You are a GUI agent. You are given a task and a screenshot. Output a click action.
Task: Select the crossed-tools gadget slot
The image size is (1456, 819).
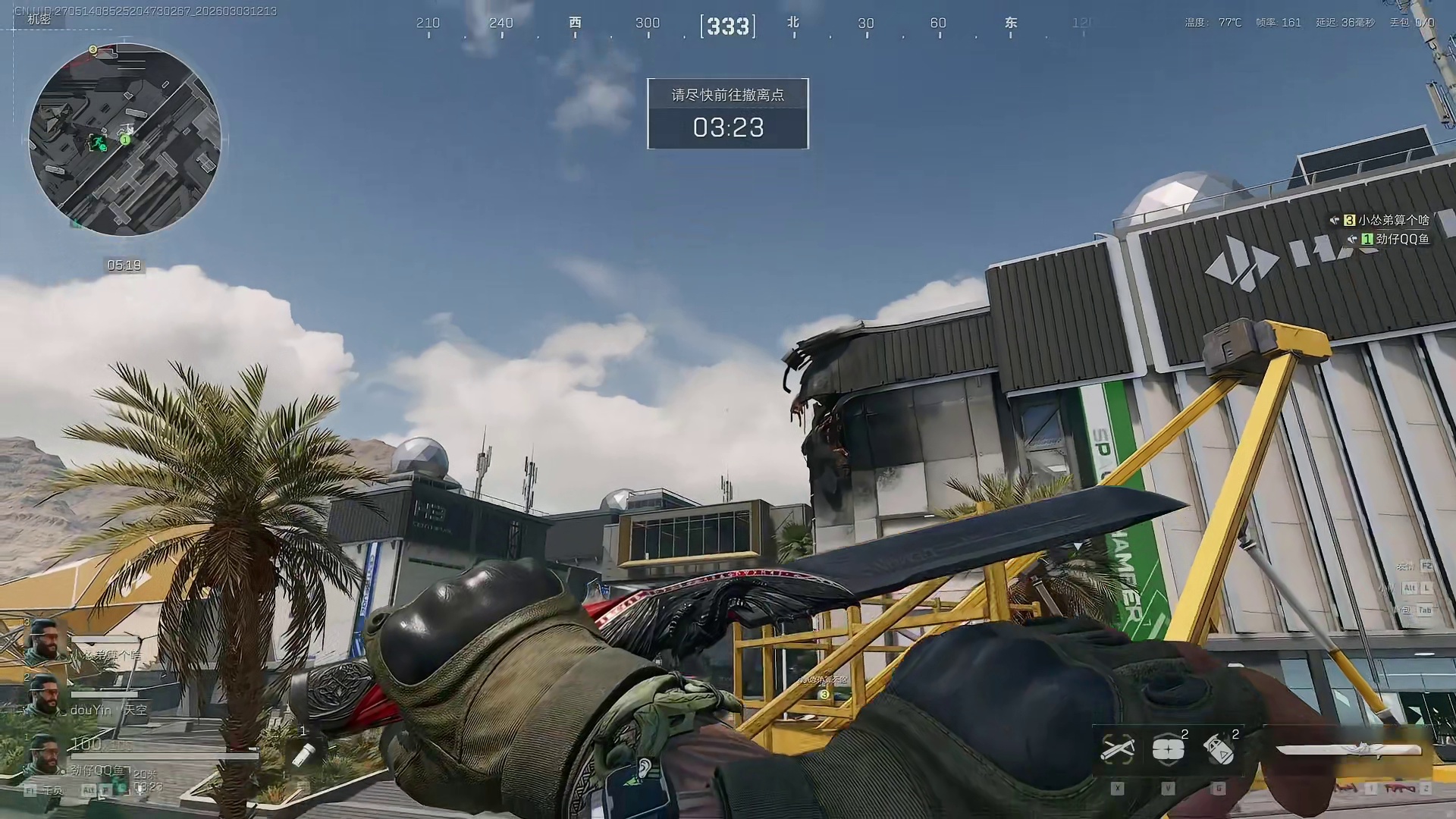tap(1118, 749)
